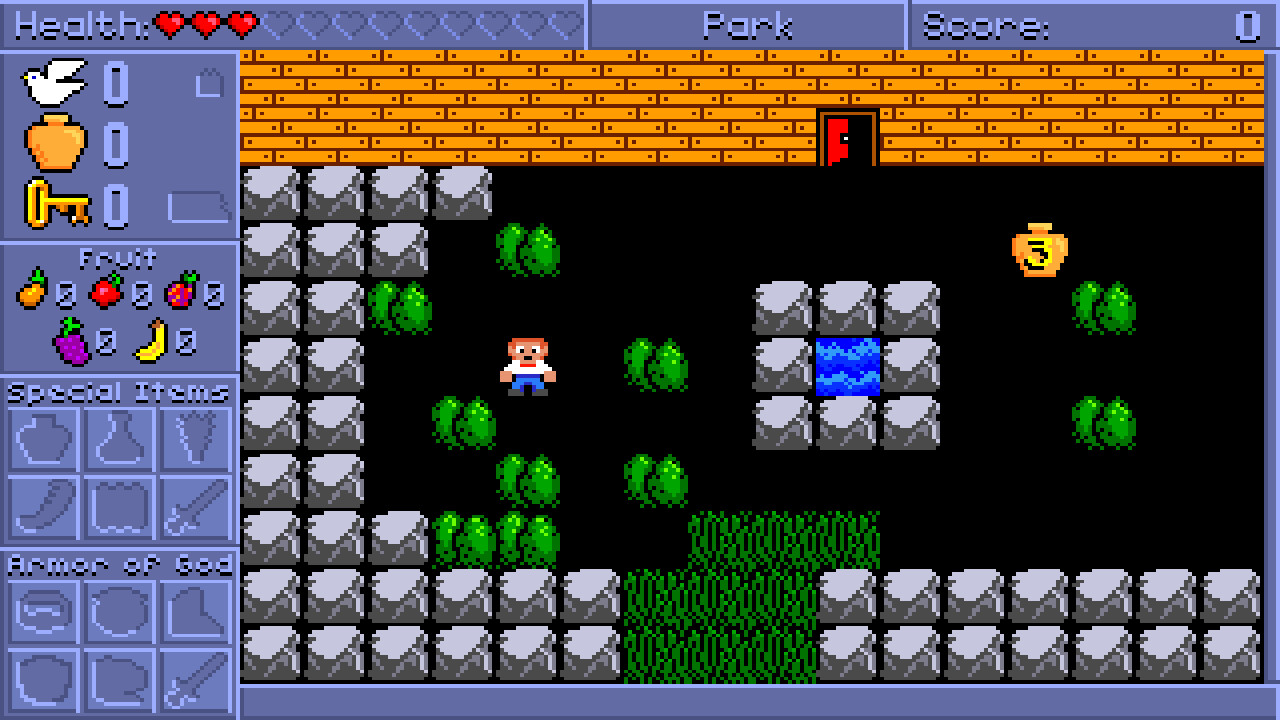
Task: Click the blue water tile
Action: 845,368
